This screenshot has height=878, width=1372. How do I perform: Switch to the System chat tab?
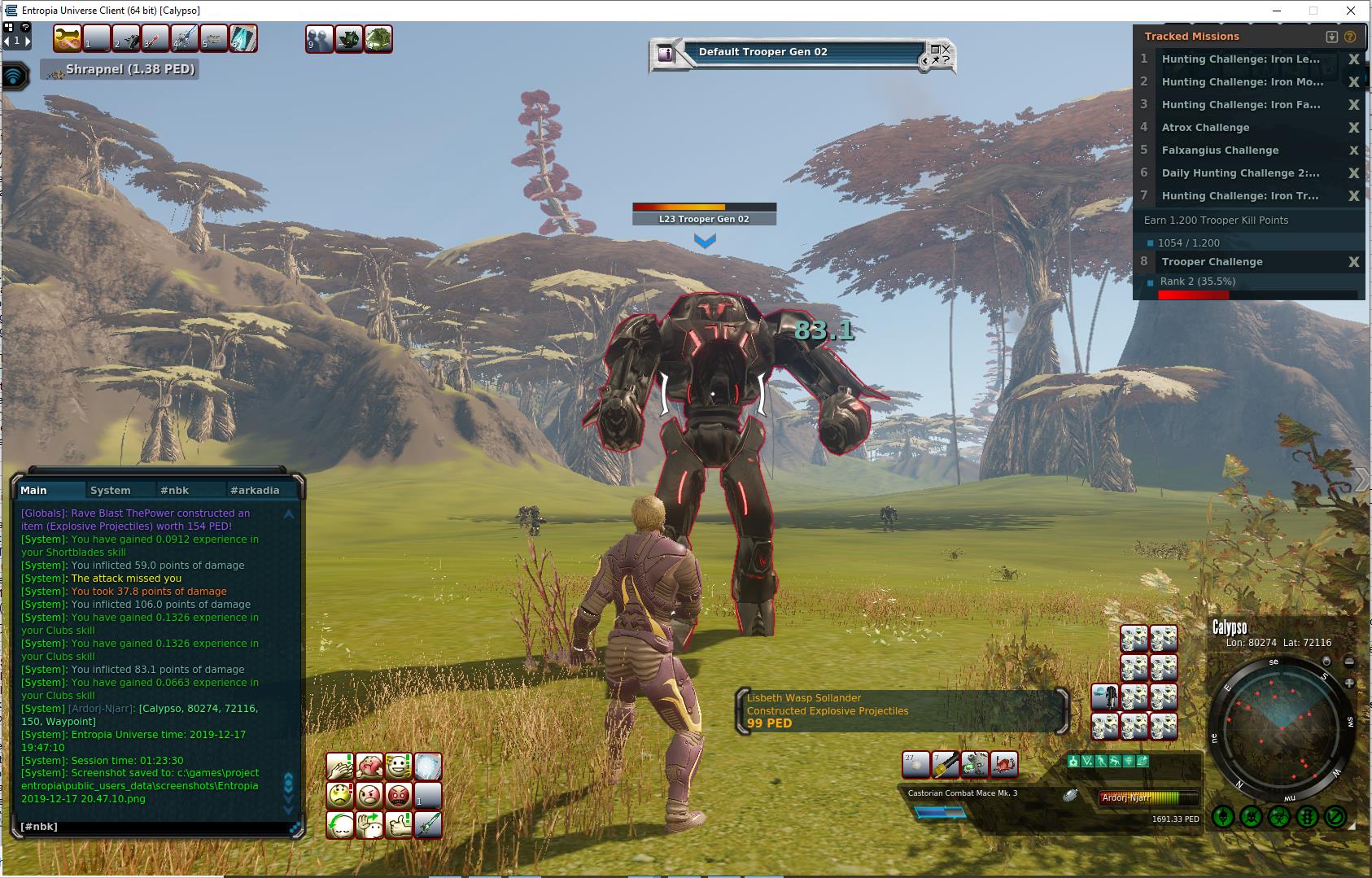111,490
